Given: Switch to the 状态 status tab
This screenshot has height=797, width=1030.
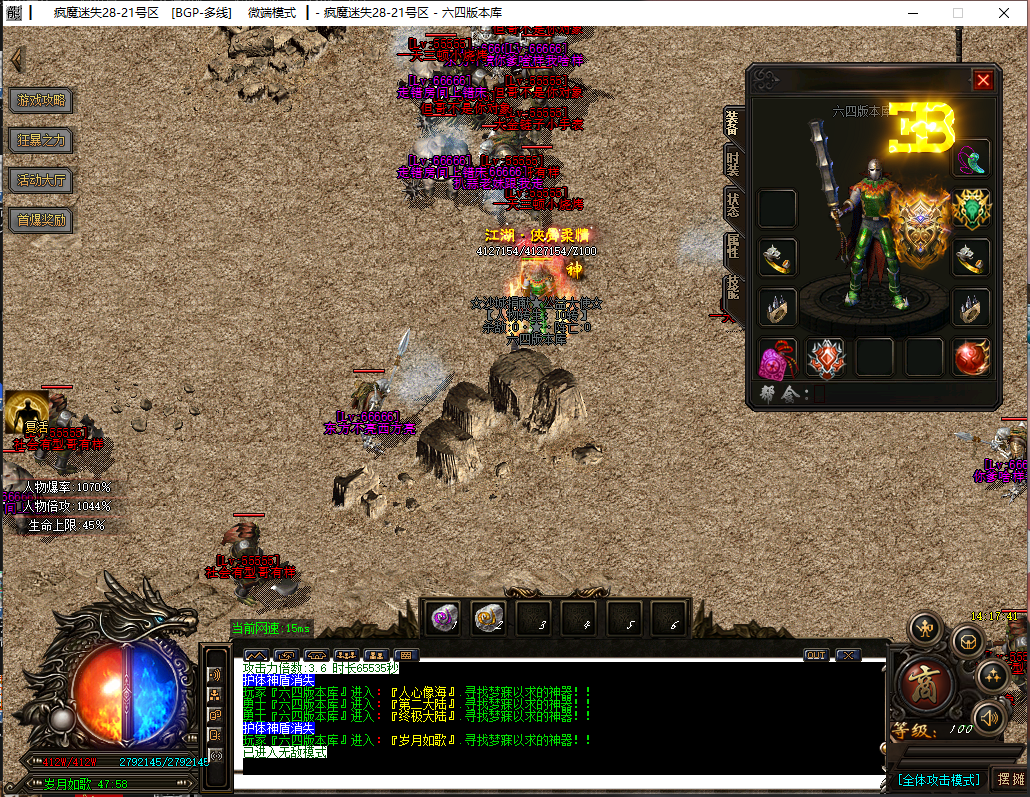Looking at the screenshot, I should point(733,205).
